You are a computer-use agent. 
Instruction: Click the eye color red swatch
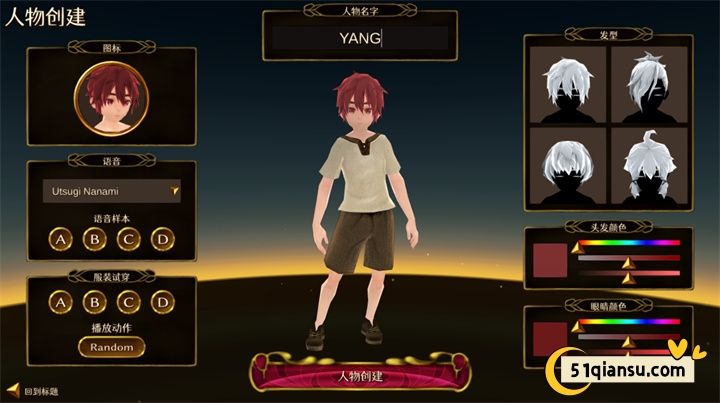[550, 336]
